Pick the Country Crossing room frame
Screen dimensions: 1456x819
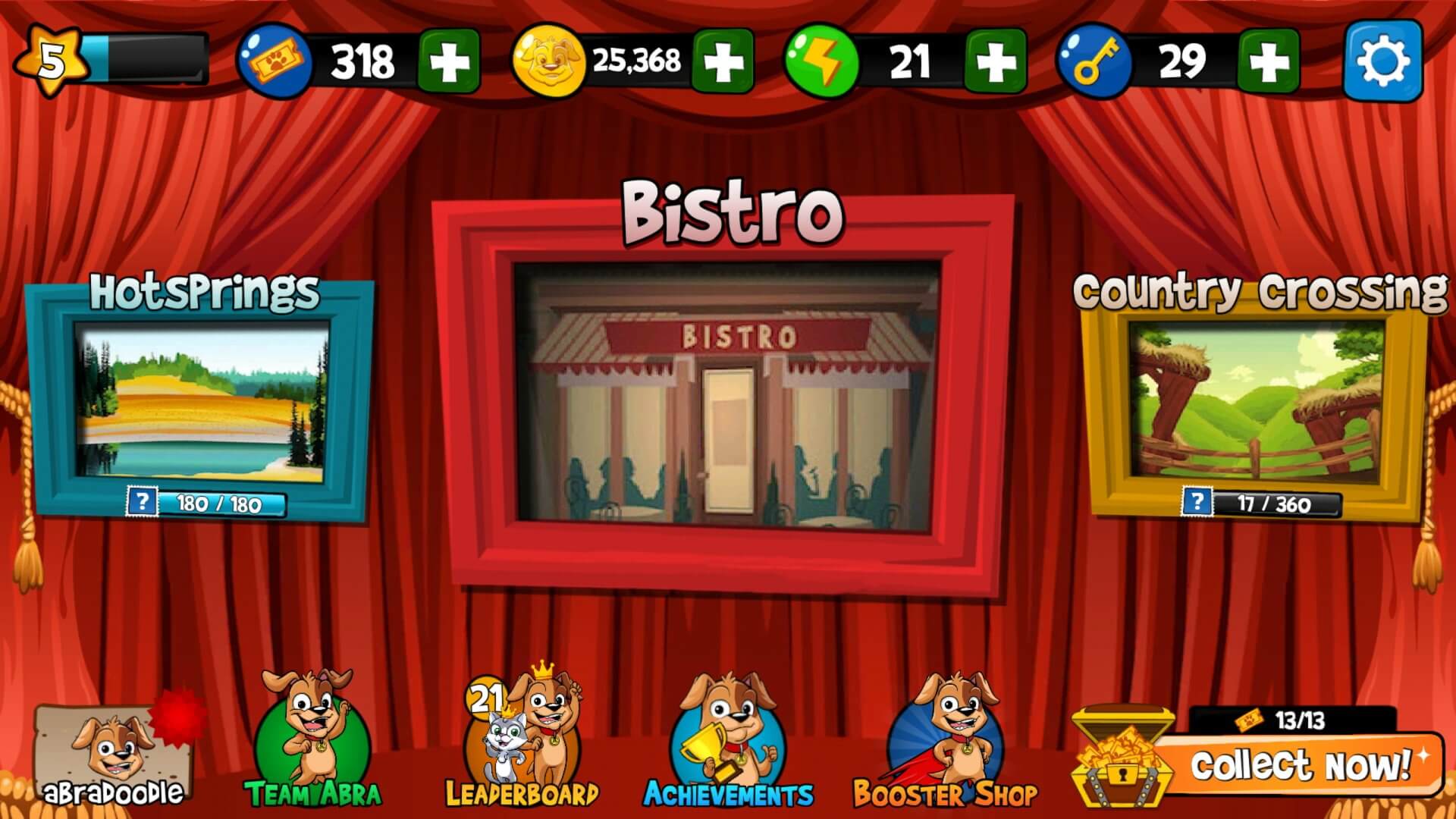1256,402
